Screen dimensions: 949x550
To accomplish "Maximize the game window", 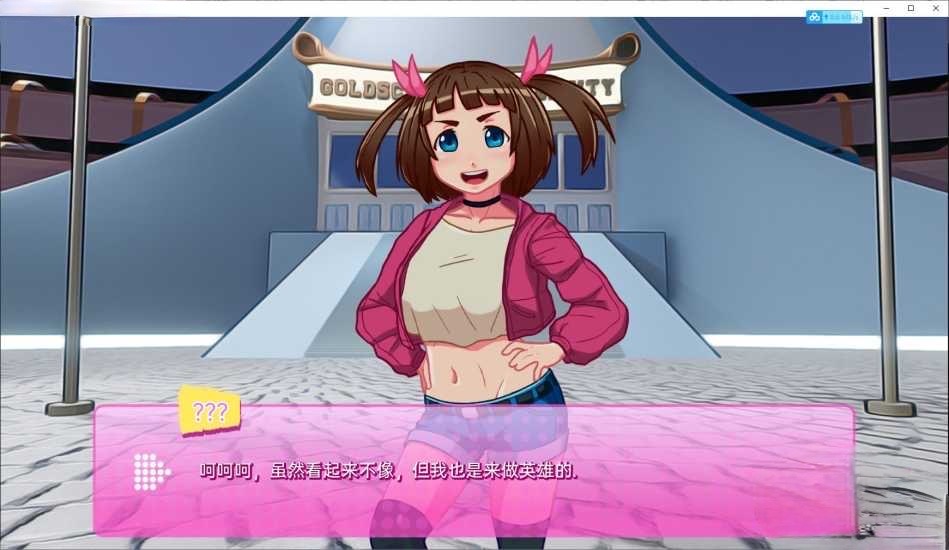I will [x=910, y=8].
